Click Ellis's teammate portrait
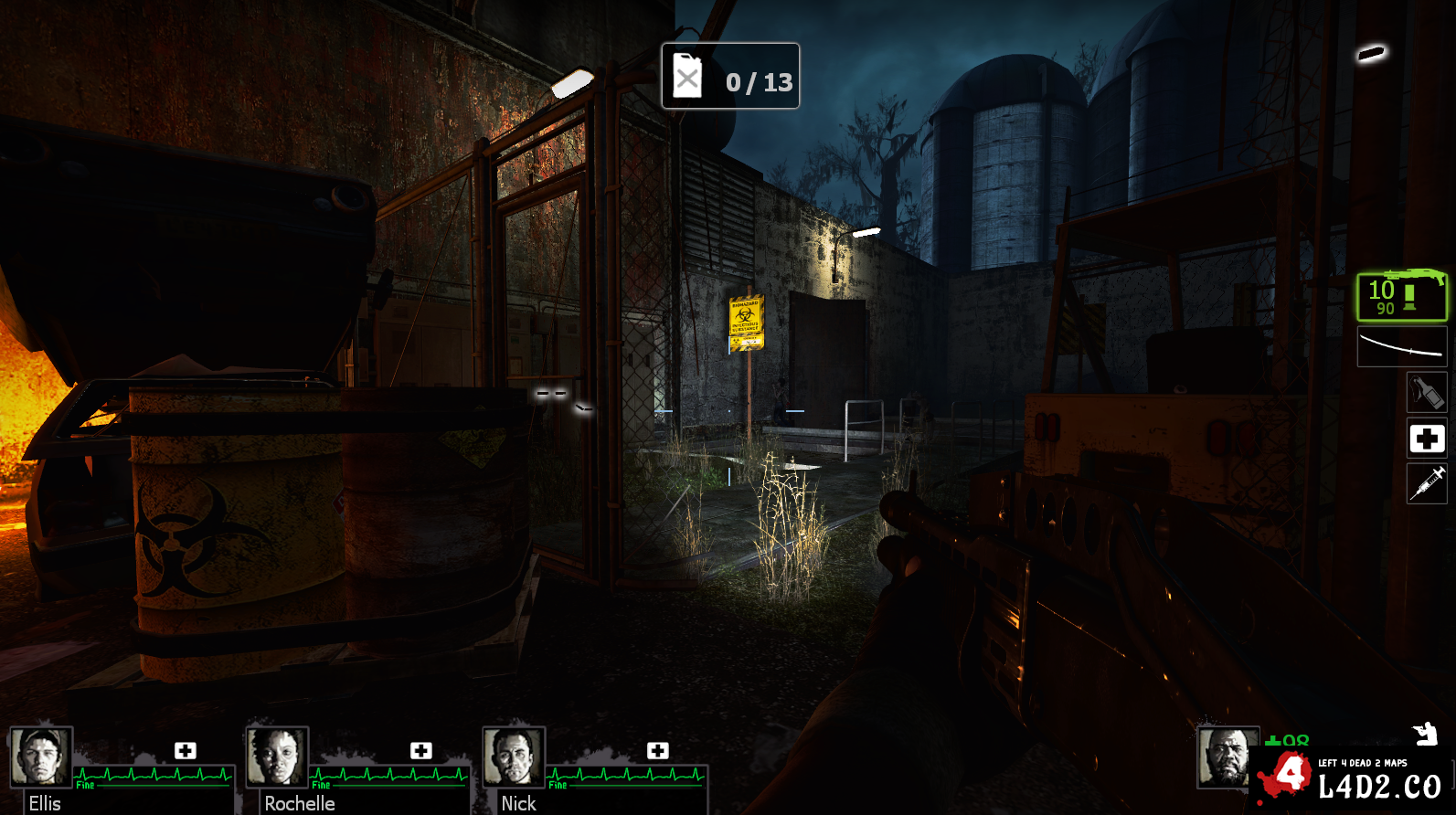Image resolution: width=1456 pixels, height=815 pixels. (41, 757)
